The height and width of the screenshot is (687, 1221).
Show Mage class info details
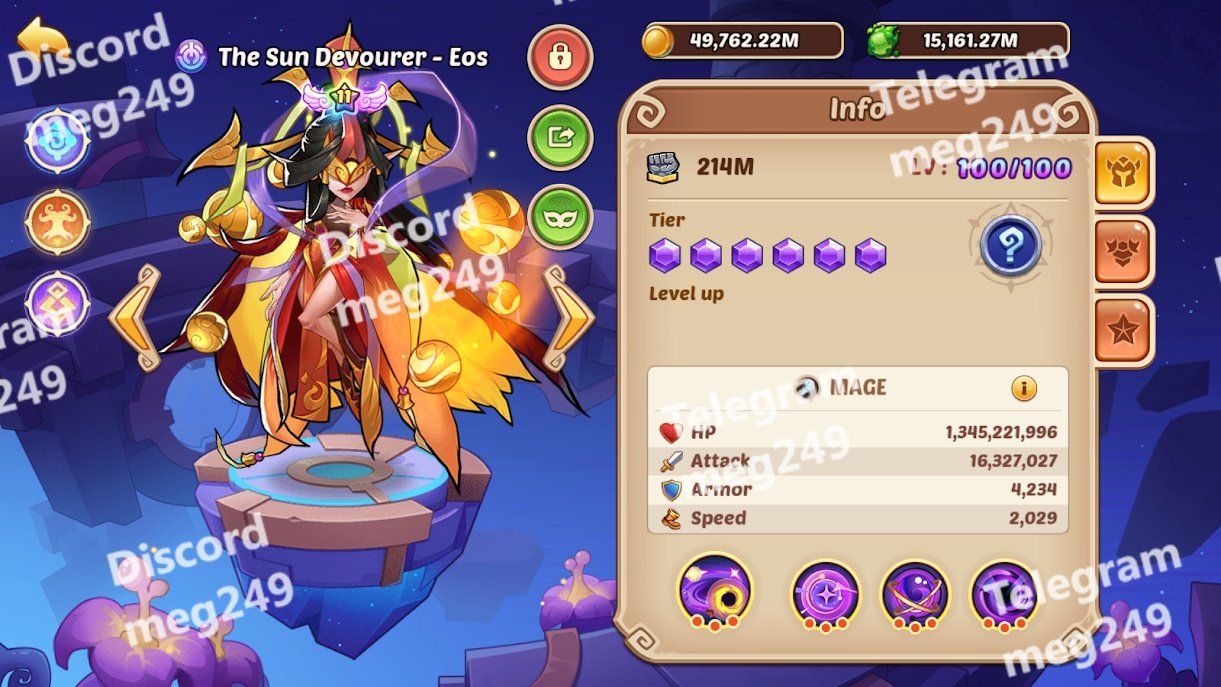click(x=1023, y=388)
